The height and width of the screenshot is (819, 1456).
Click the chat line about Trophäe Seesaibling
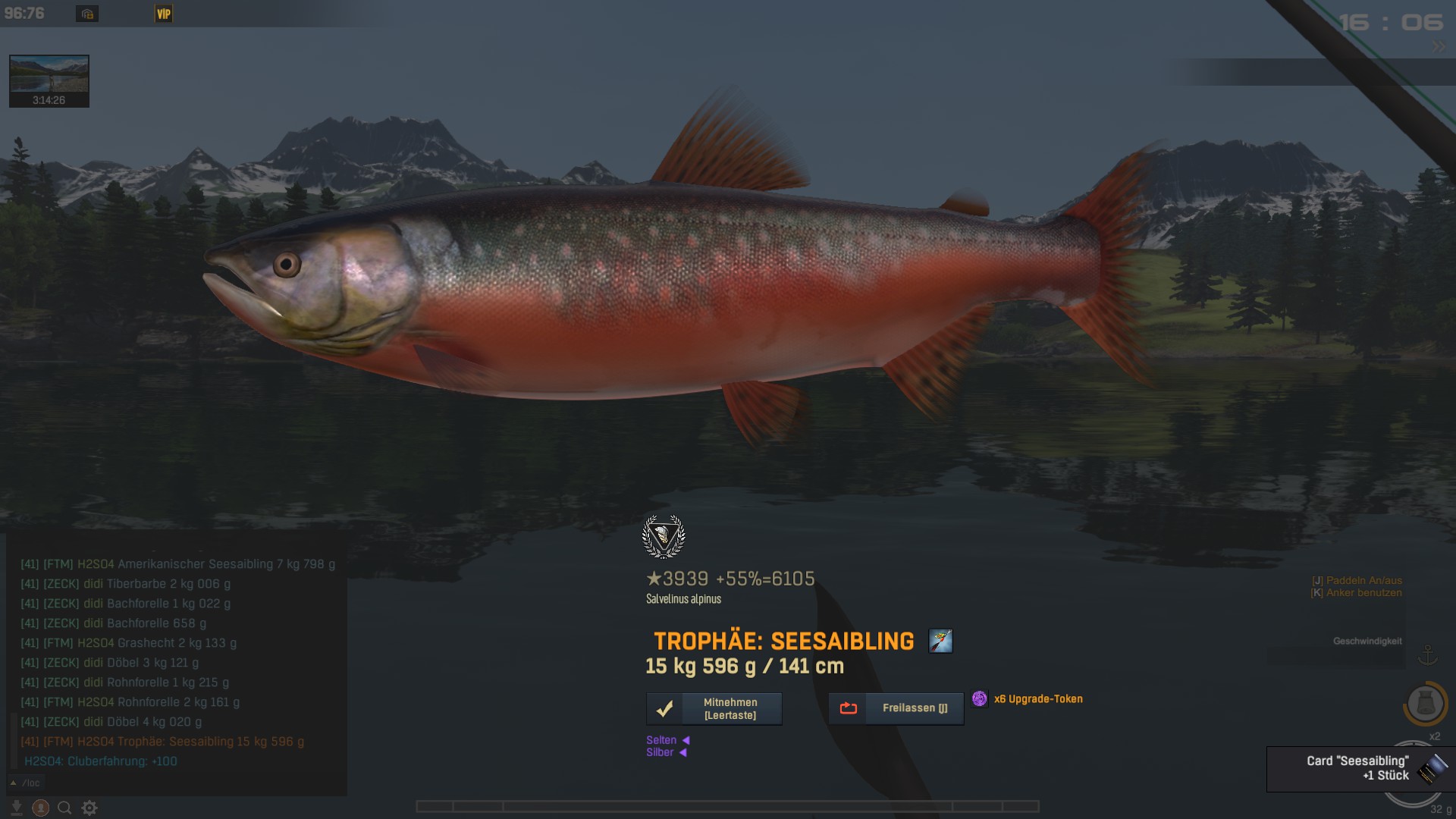pyautogui.click(x=162, y=742)
